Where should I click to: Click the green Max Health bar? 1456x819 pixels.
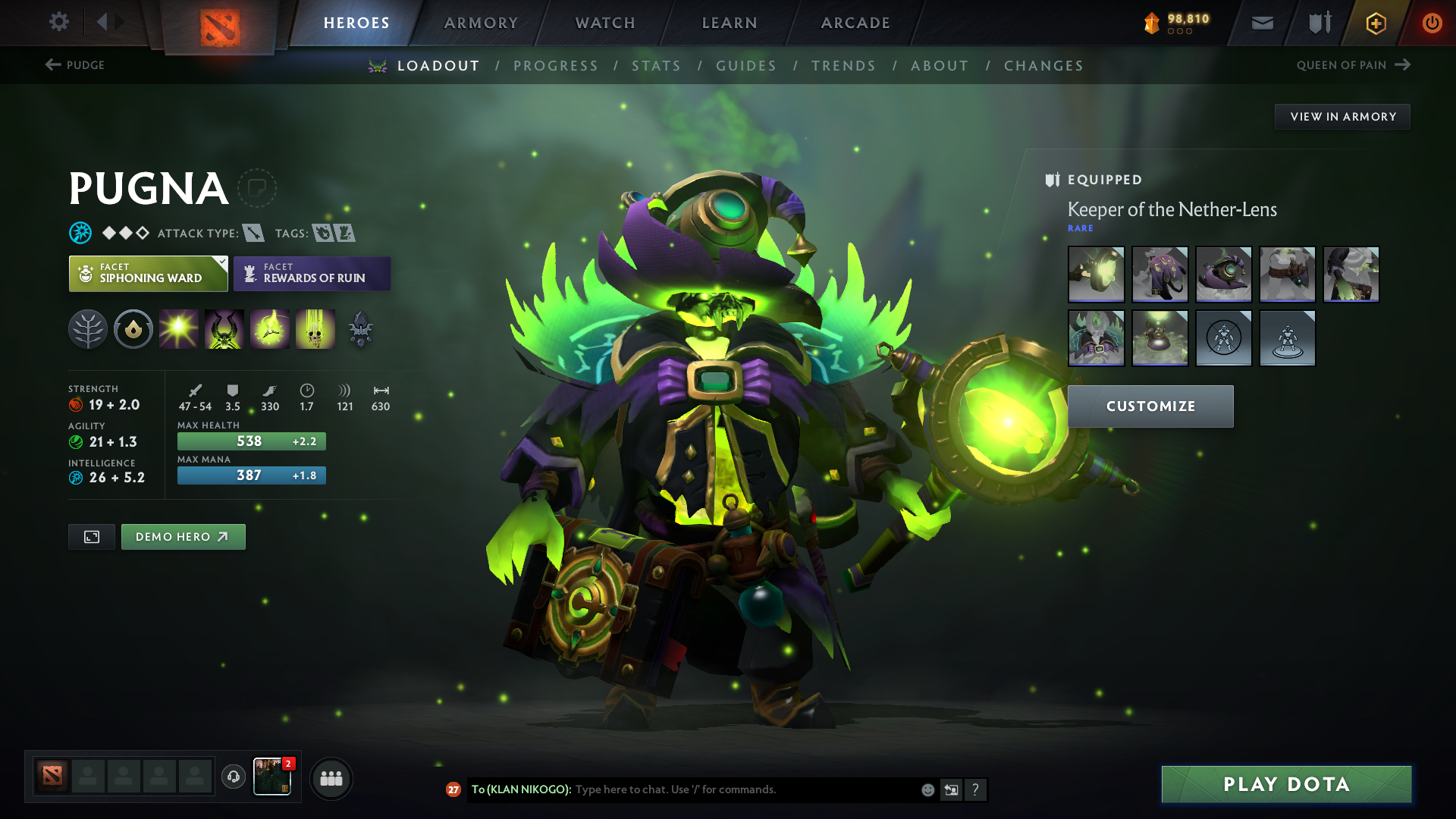click(x=251, y=441)
